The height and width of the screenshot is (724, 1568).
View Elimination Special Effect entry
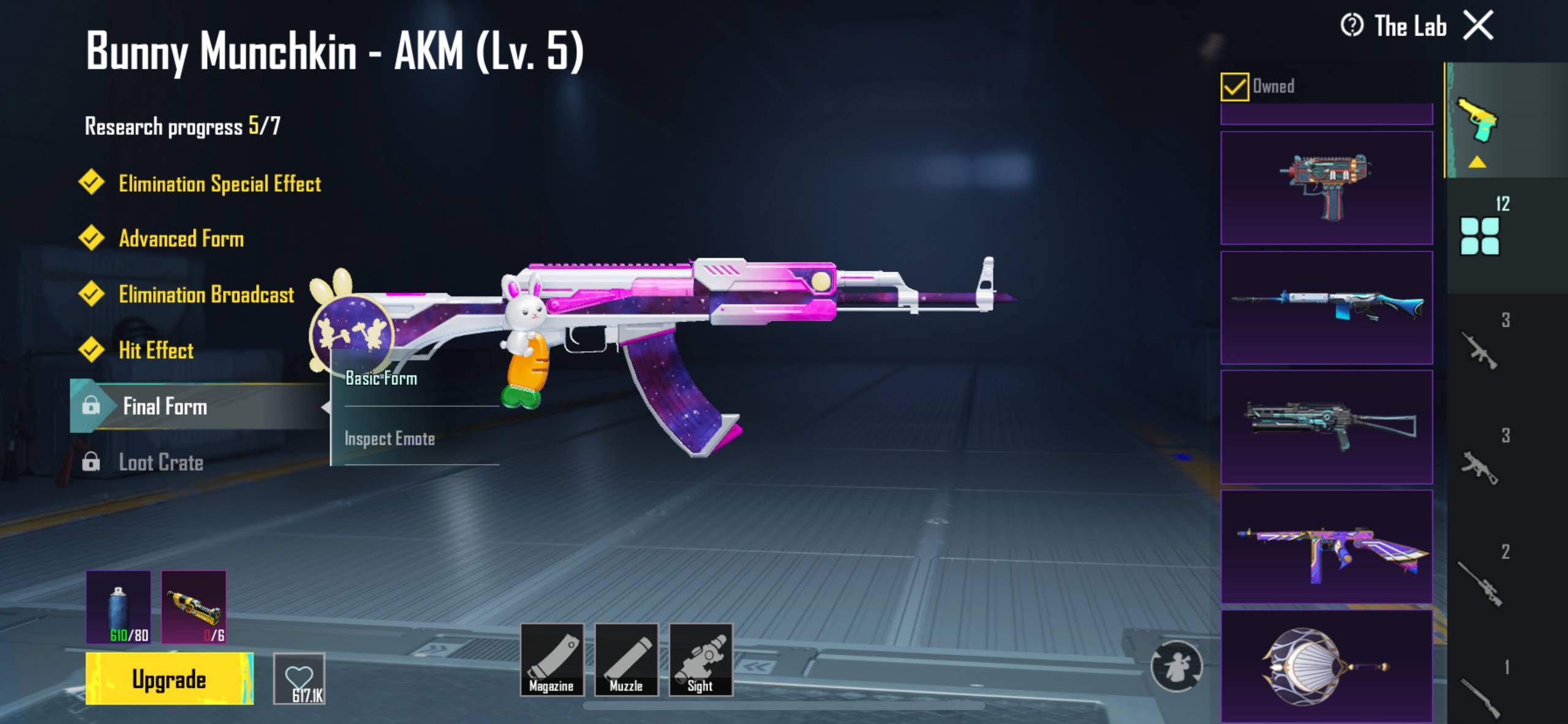tap(219, 184)
